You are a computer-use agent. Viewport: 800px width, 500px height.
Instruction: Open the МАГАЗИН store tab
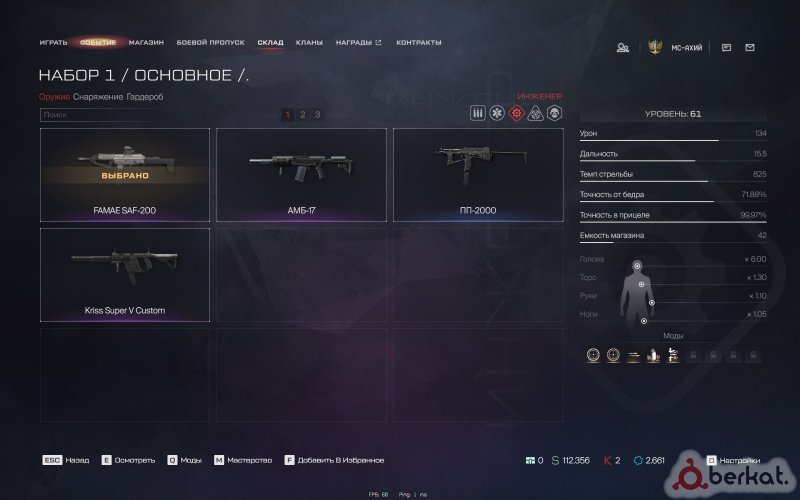[x=146, y=43]
